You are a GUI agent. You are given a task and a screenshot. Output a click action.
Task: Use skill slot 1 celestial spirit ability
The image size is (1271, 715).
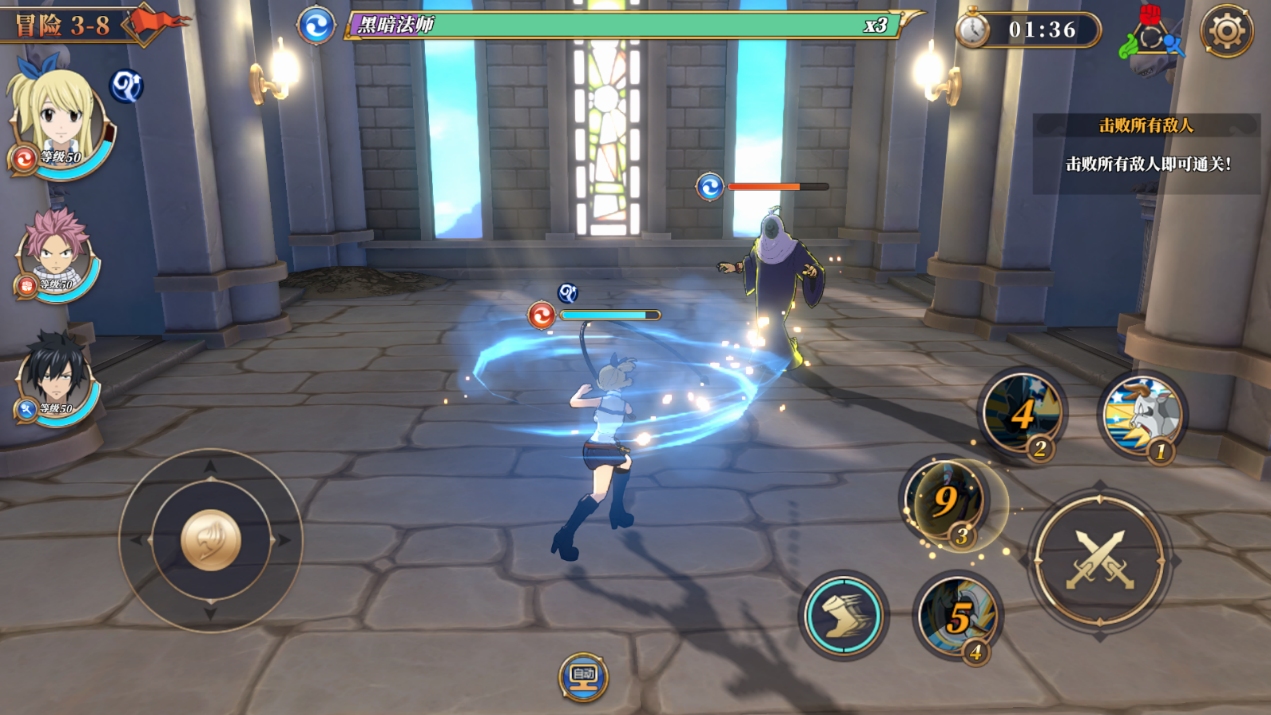point(1141,414)
